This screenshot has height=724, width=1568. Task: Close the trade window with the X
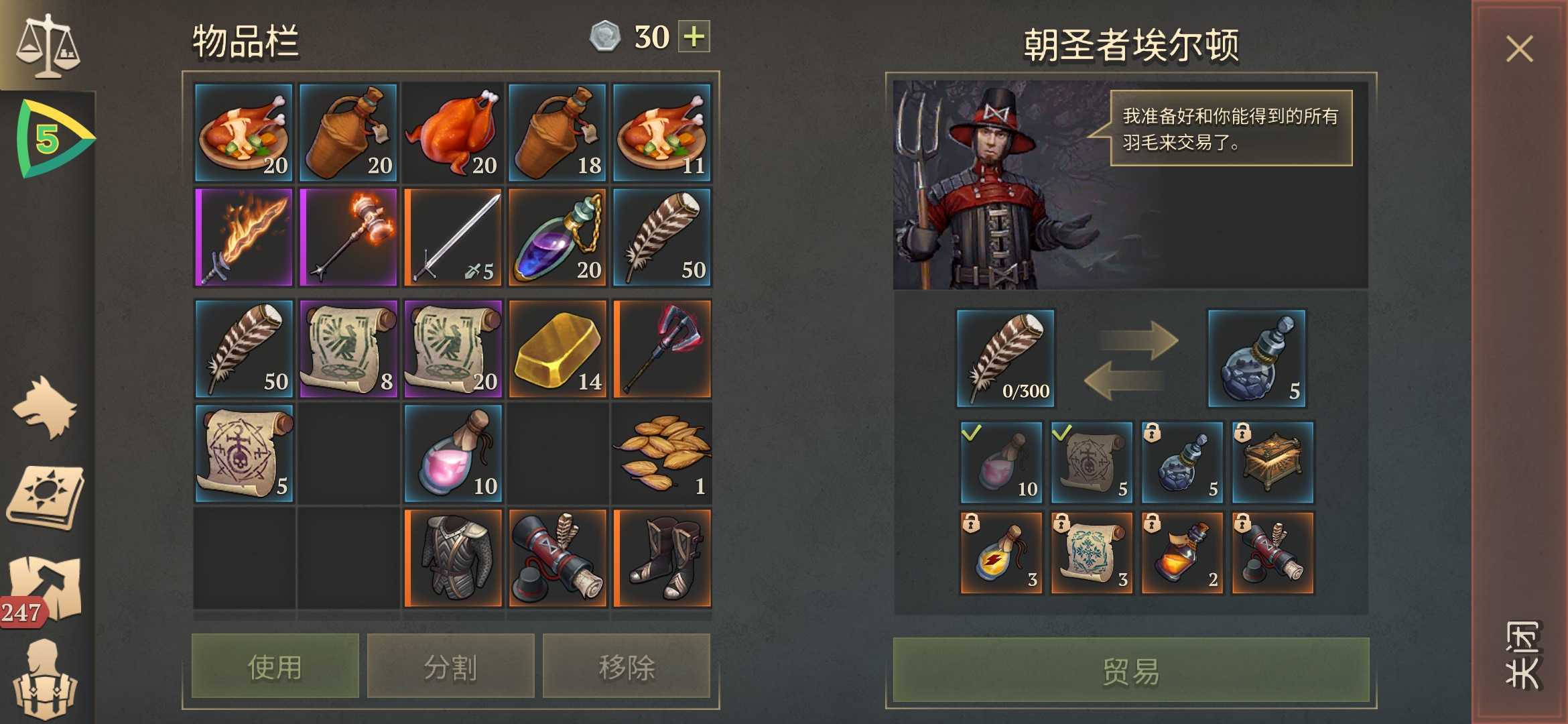[x=1519, y=50]
